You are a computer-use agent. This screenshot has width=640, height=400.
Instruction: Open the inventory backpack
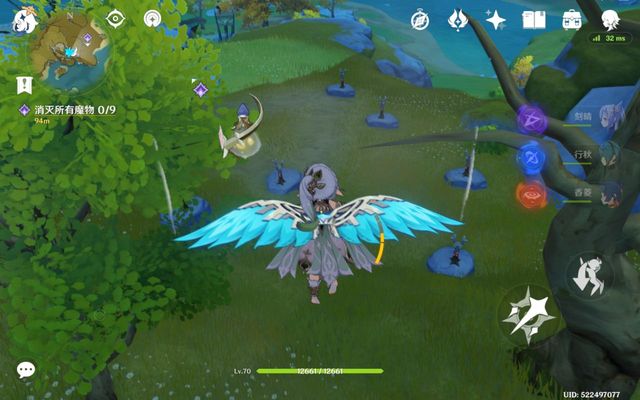(572, 19)
